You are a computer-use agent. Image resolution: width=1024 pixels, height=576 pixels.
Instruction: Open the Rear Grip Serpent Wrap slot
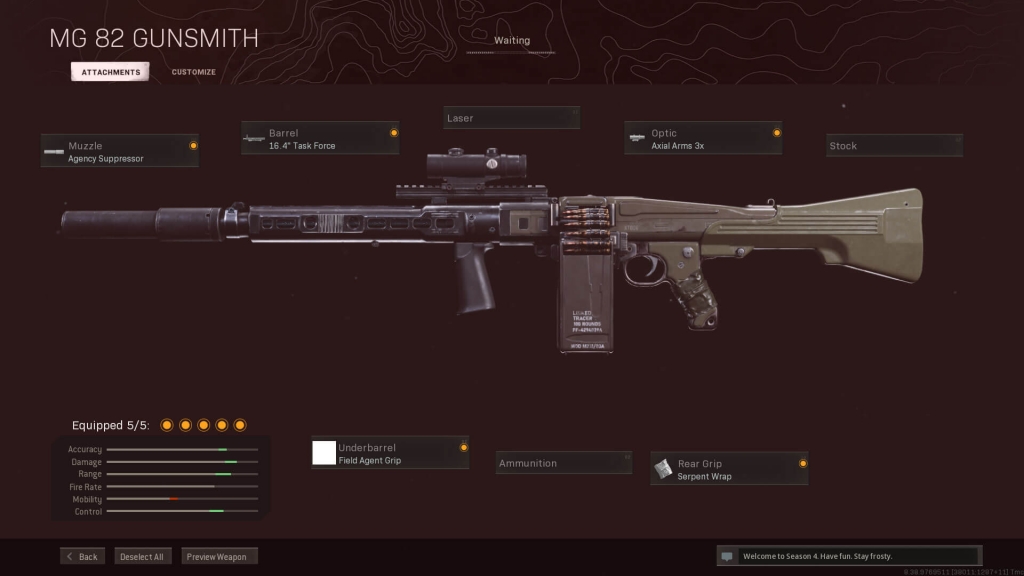click(x=729, y=469)
